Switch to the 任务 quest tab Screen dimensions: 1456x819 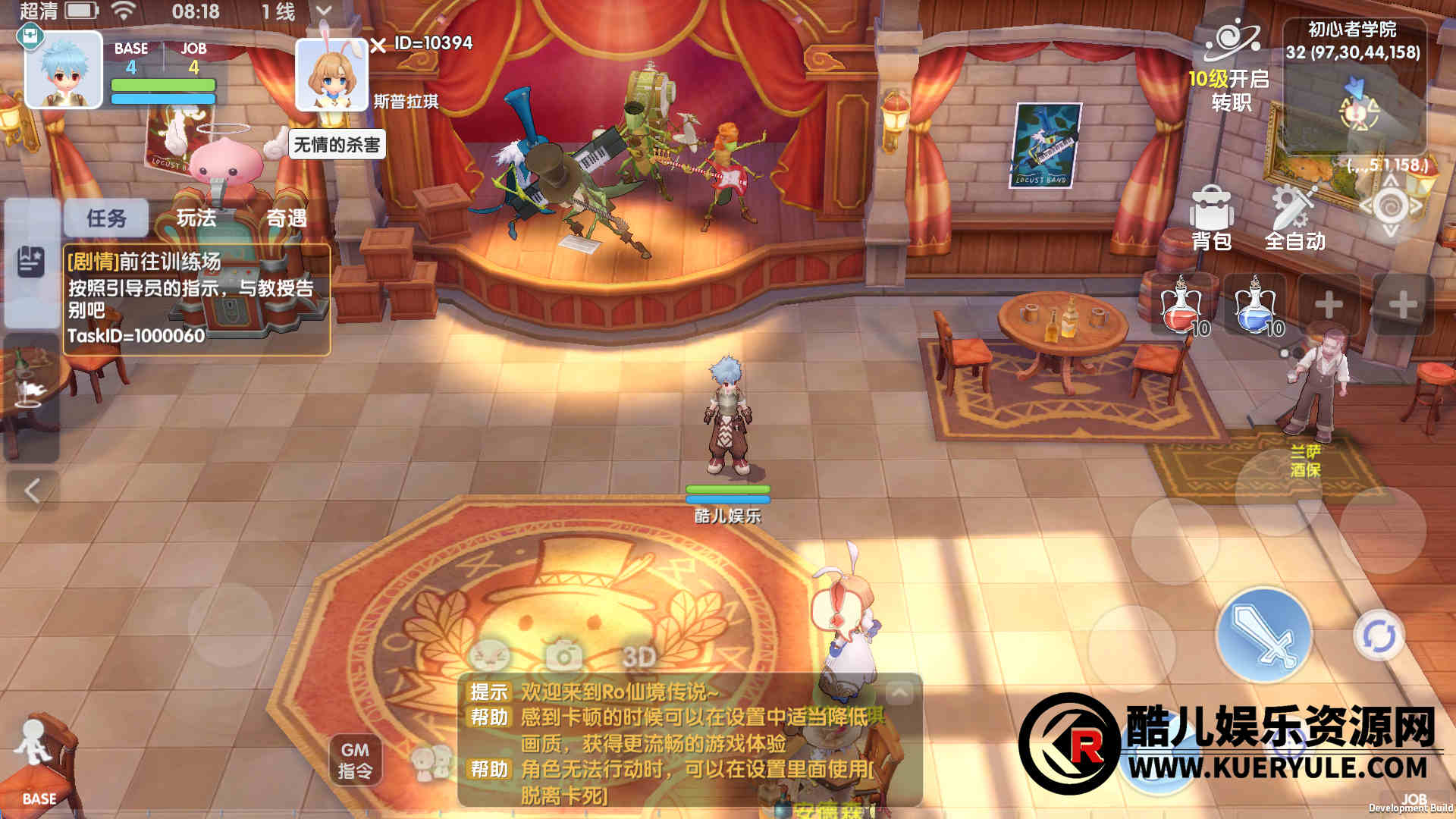tap(106, 218)
